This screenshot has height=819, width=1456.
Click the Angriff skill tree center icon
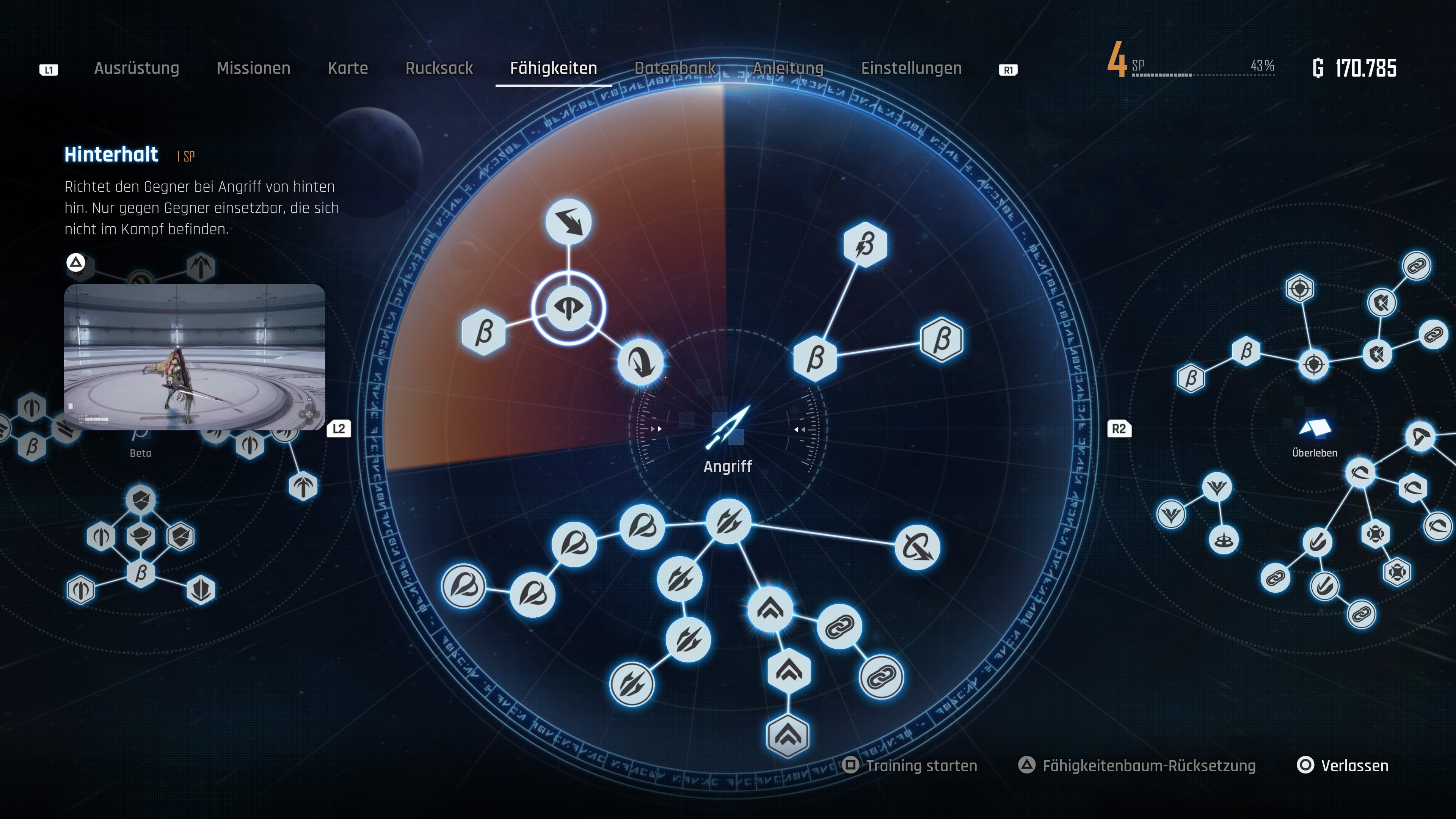point(728,428)
